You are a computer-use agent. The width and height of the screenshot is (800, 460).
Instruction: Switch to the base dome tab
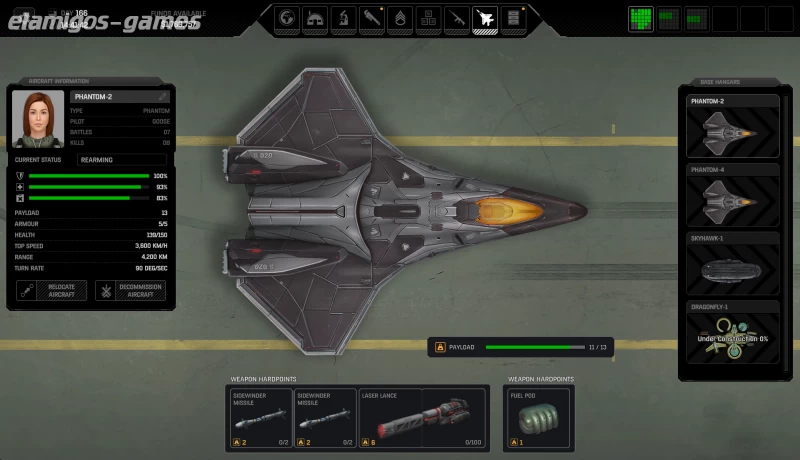(315, 17)
